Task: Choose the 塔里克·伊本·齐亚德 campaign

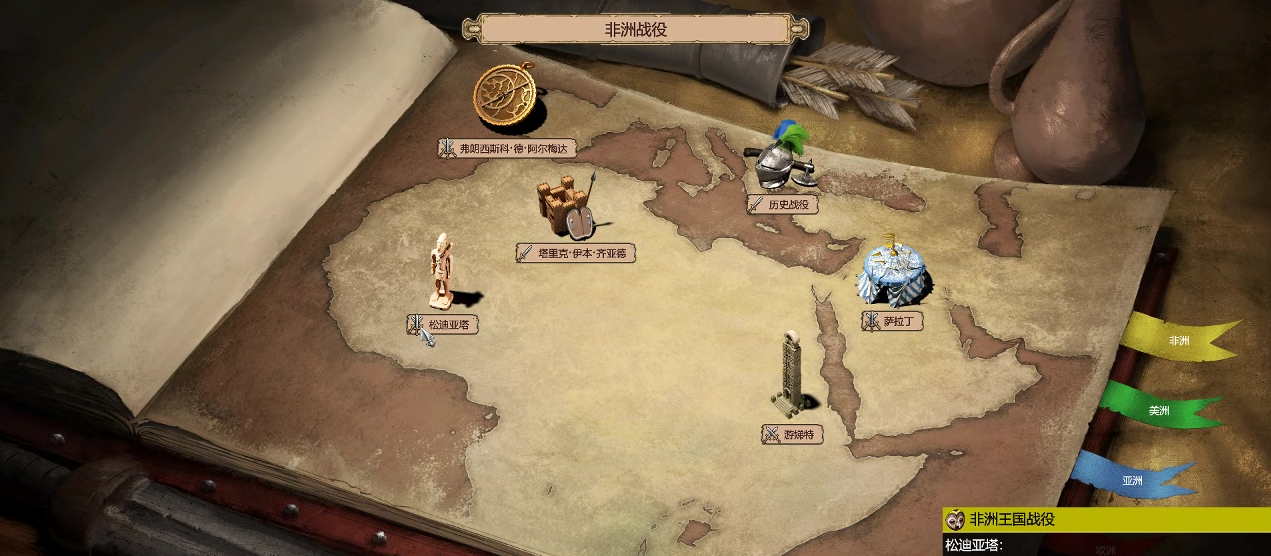Action: (x=575, y=253)
